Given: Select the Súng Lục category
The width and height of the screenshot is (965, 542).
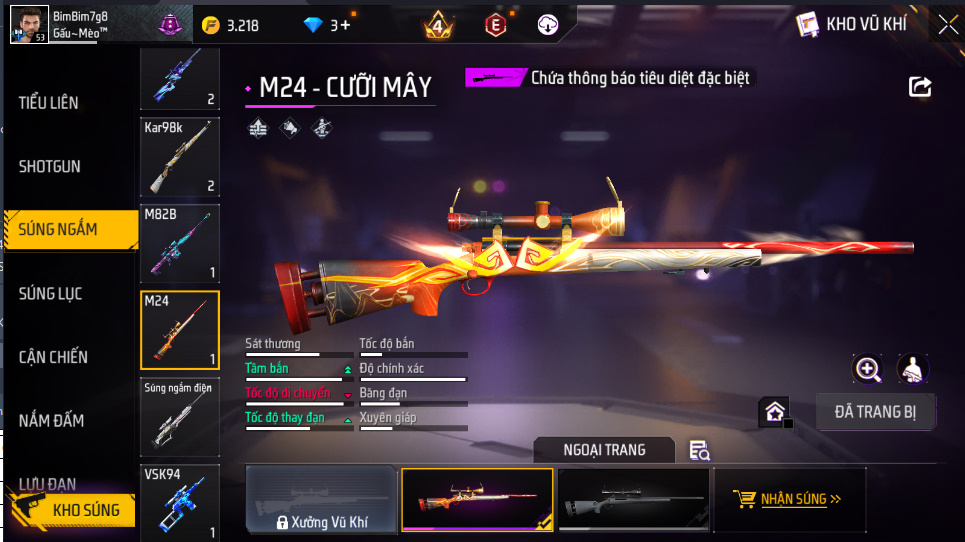Looking at the screenshot, I should click(51, 293).
